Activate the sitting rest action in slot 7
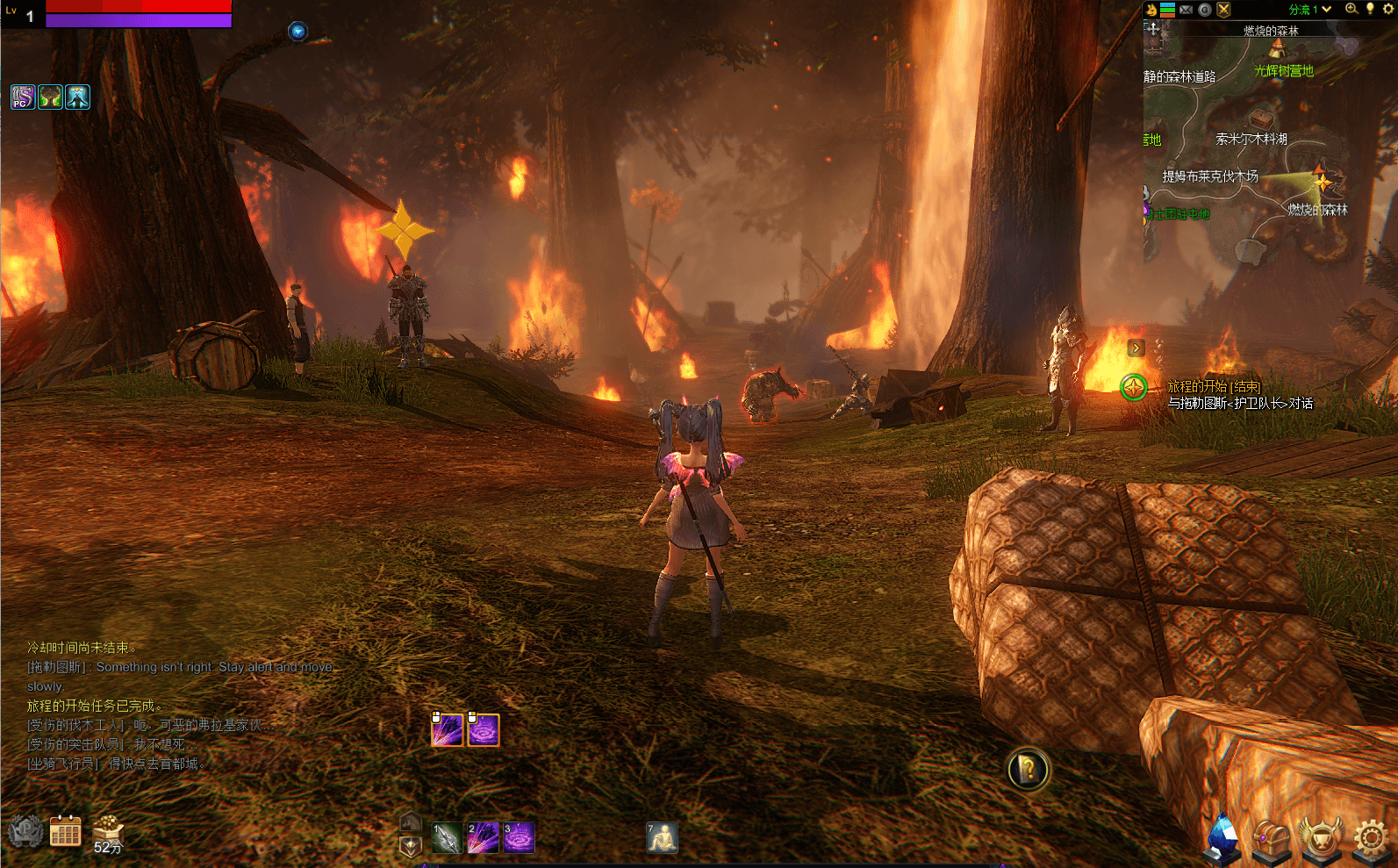The image size is (1398, 868). (x=663, y=838)
